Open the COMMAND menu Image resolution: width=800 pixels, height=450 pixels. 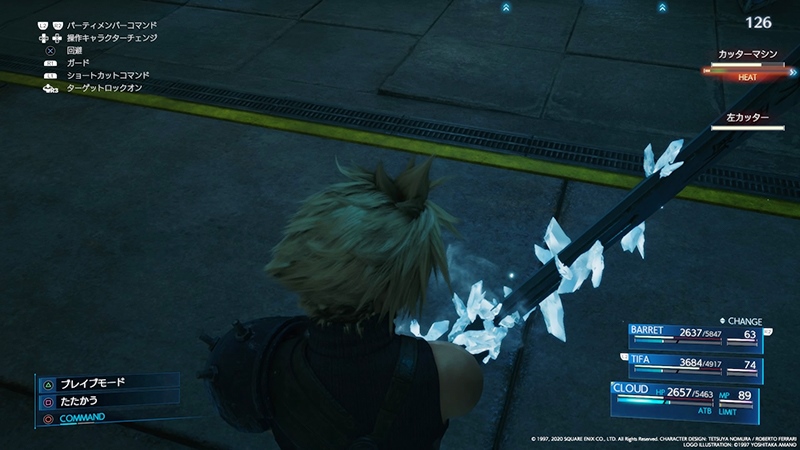(x=82, y=417)
